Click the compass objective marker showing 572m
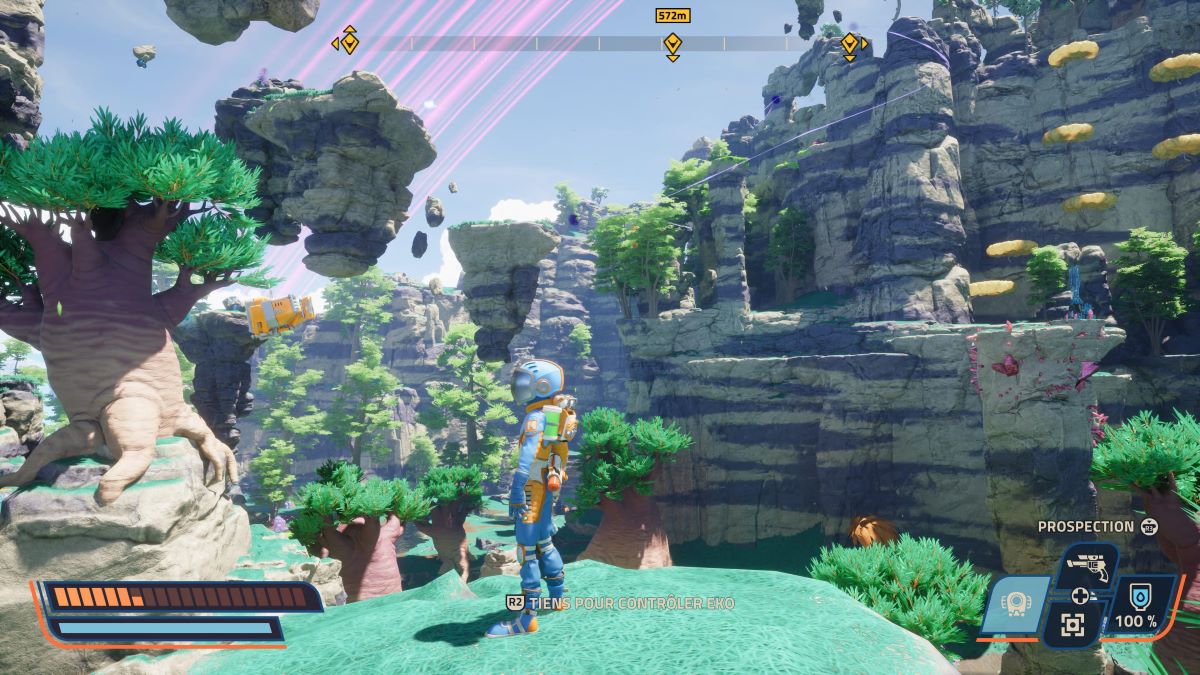This screenshot has width=1200, height=675. pos(672,44)
